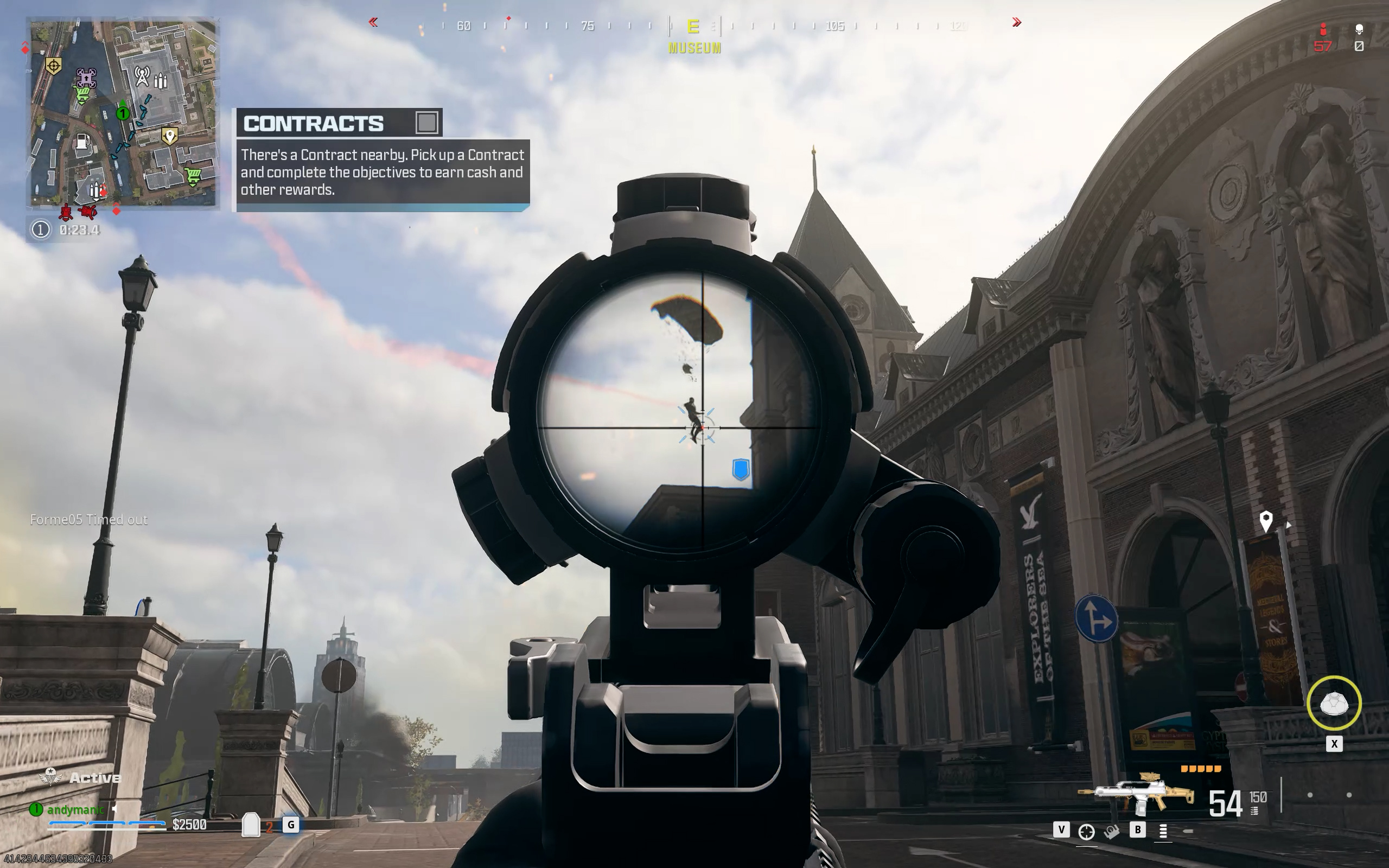Select the gold location-pin contract marker on minimap
Screen dimensions: 1389x868
(x=169, y=136)
